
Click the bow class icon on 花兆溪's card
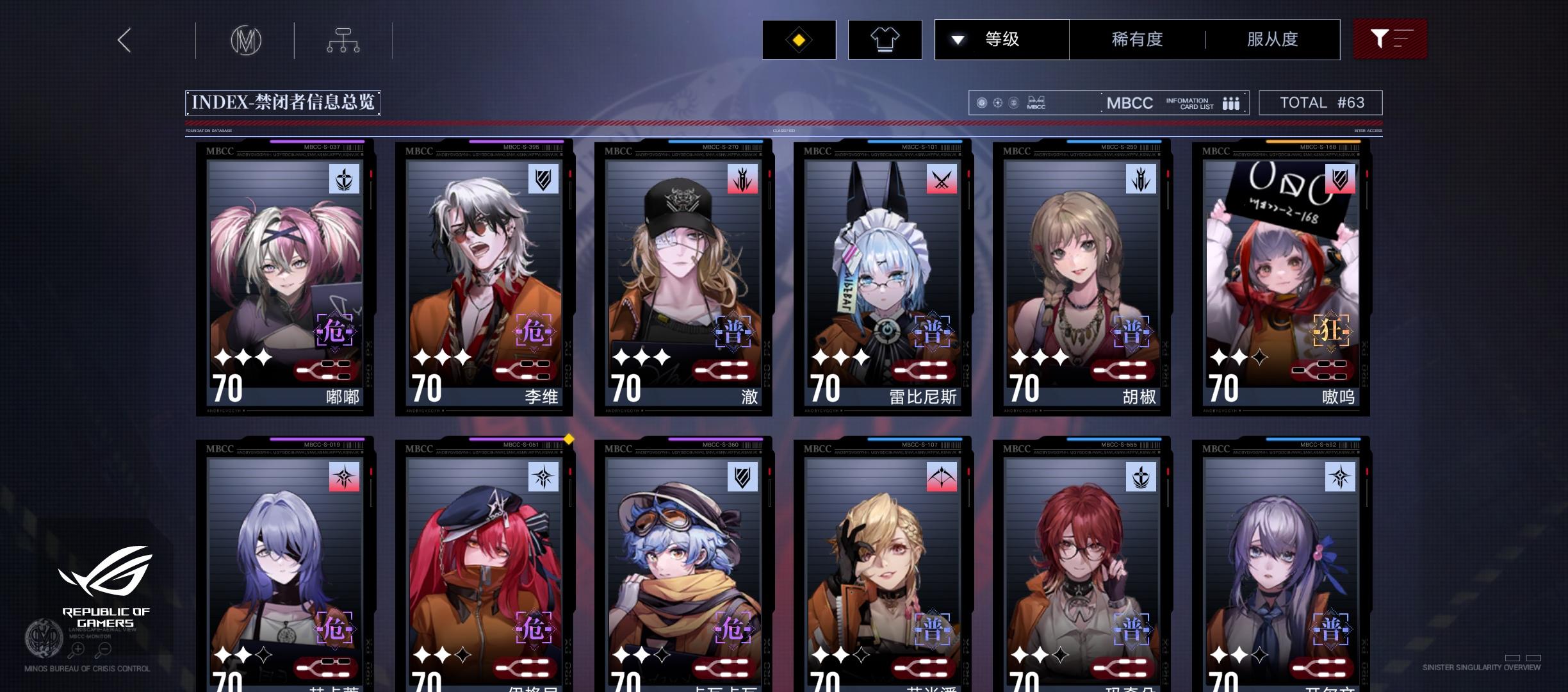942,477
